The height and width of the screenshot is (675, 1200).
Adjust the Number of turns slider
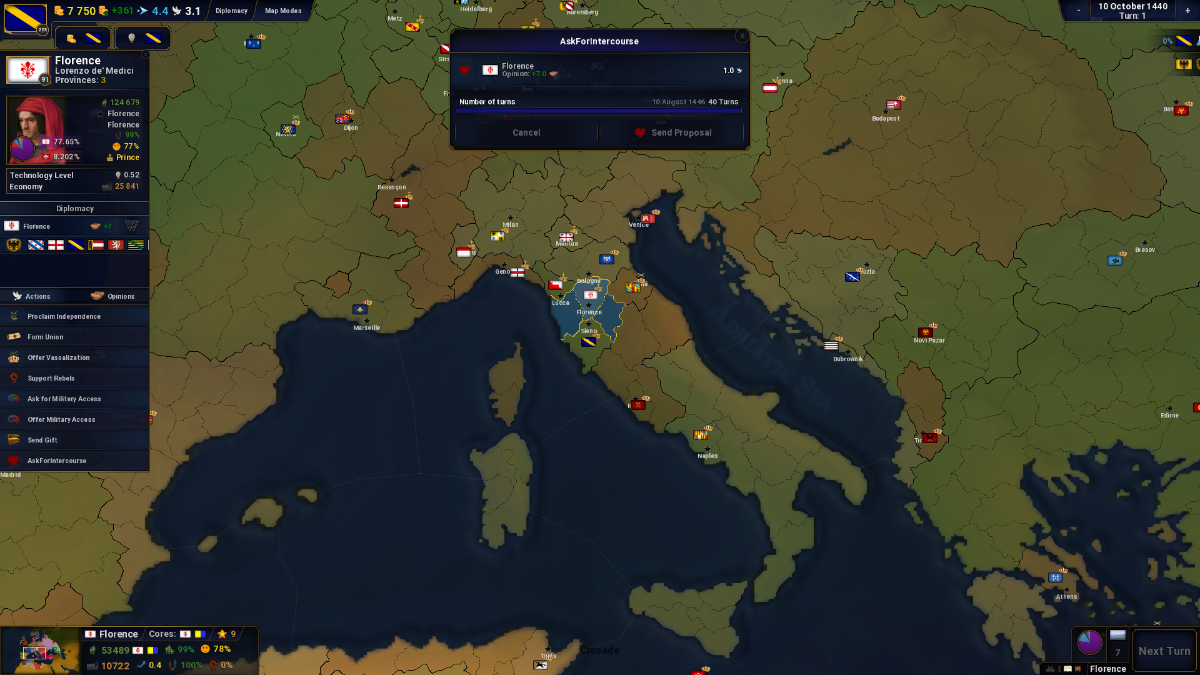(600, 111)
